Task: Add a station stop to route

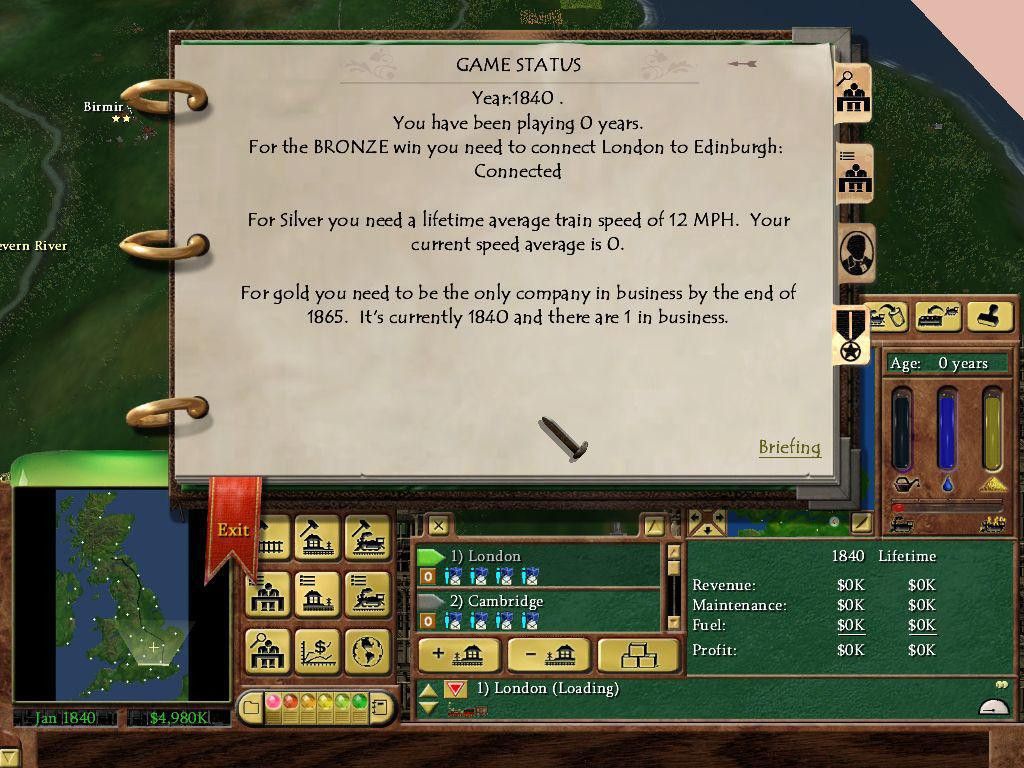Action: tap(458, 655)
